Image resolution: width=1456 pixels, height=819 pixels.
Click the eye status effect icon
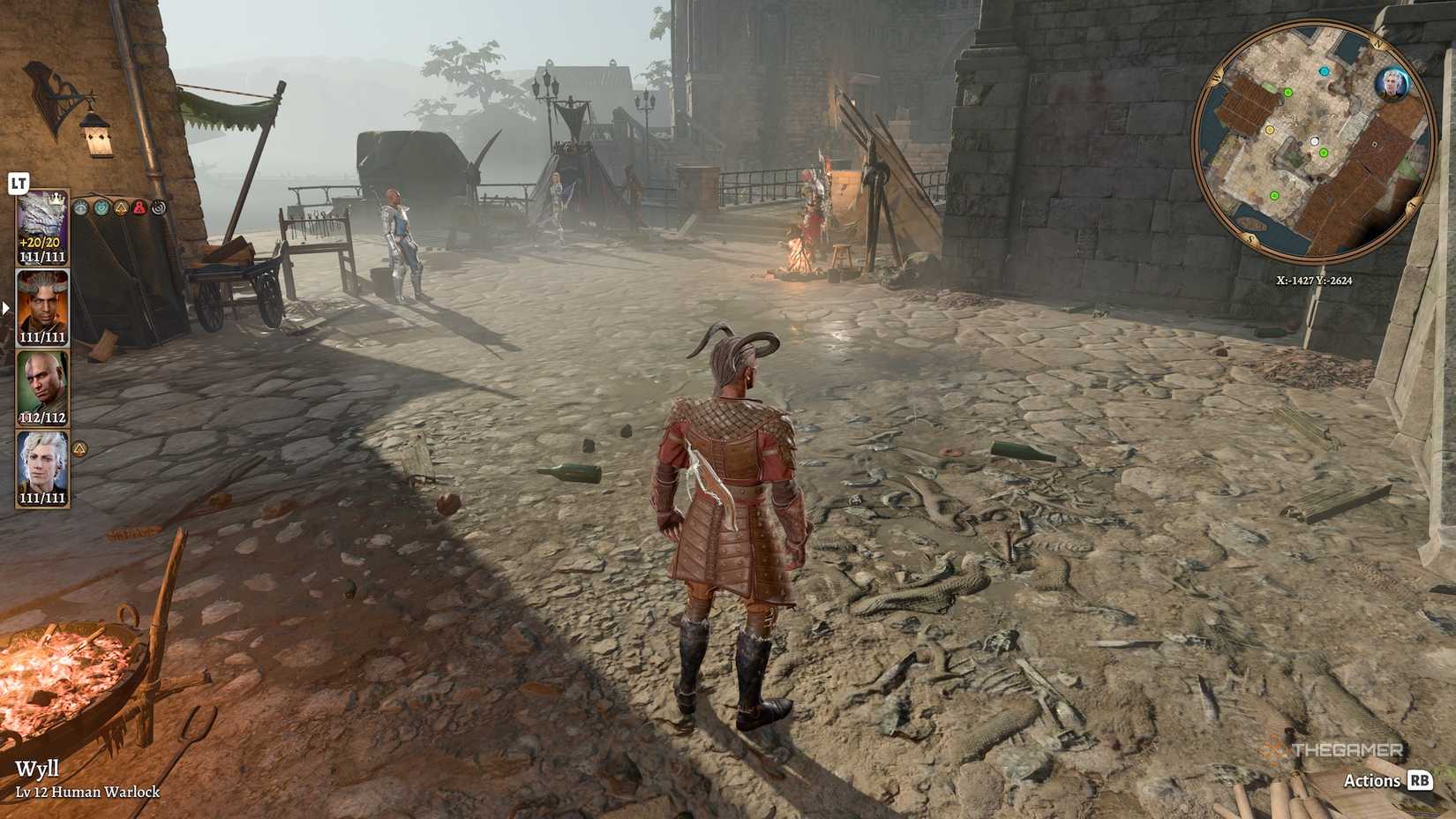[82, 209]
